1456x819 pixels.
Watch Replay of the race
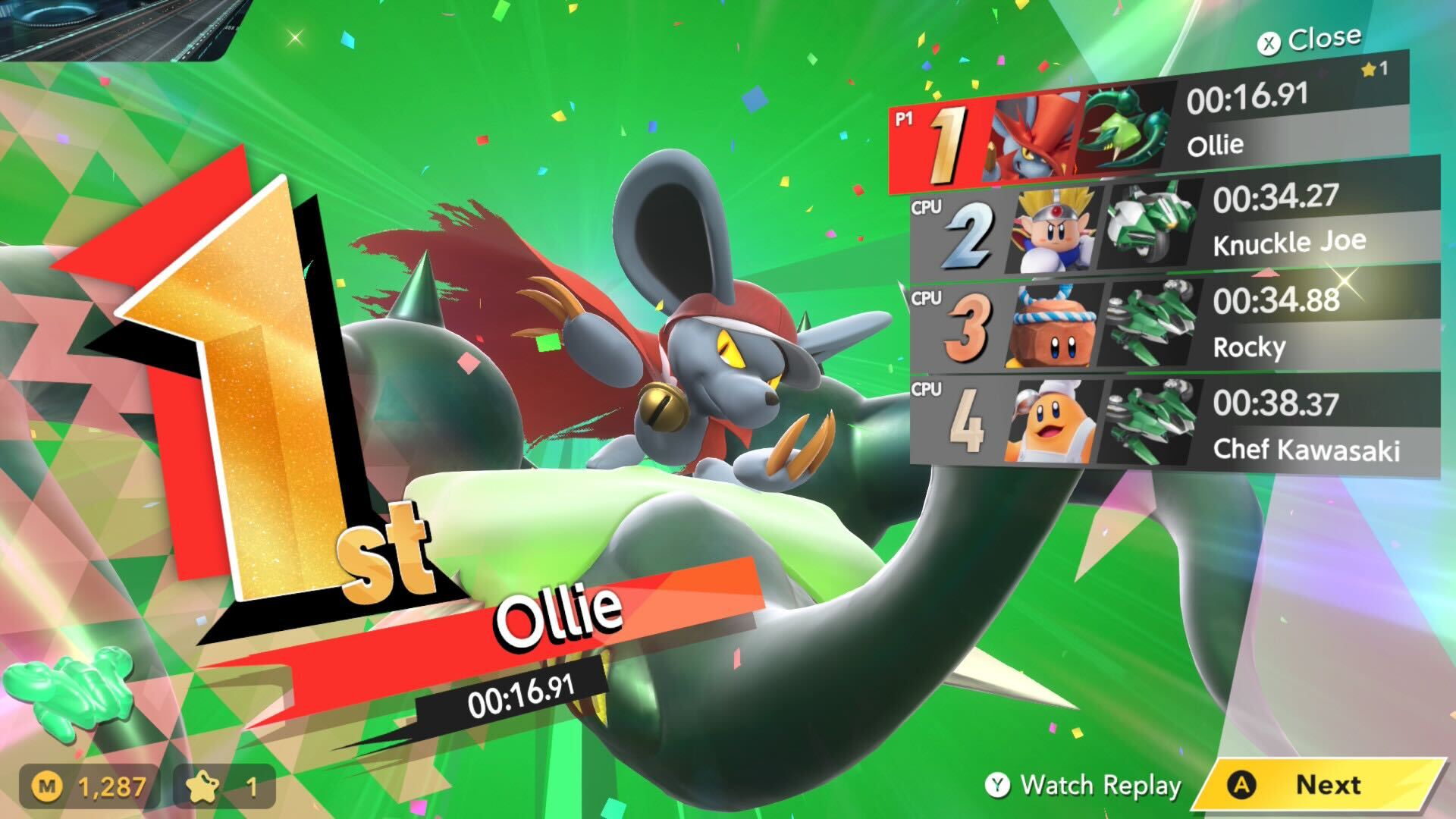(x=1084, y=786)
